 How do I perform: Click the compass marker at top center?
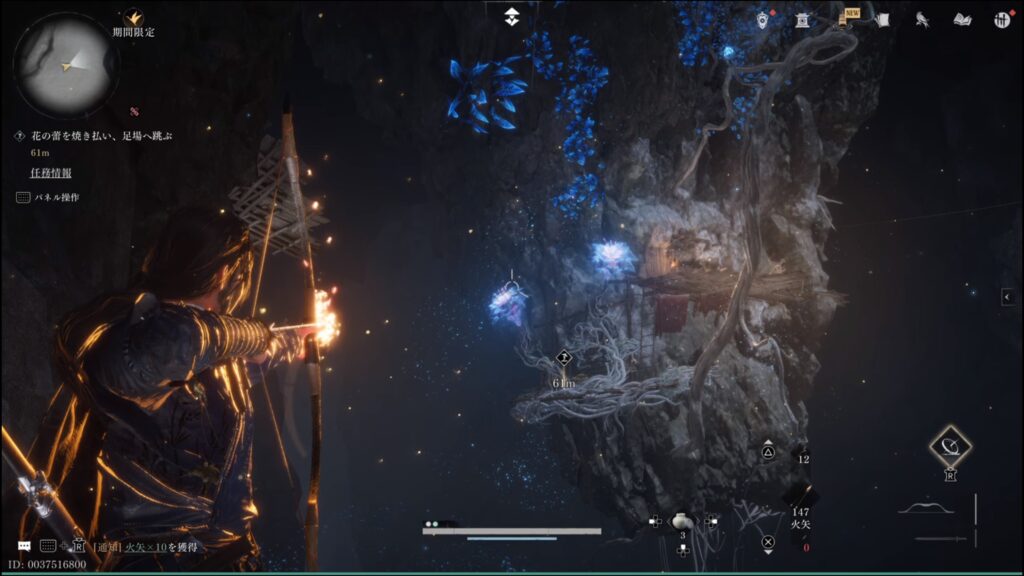coord(512,16)
